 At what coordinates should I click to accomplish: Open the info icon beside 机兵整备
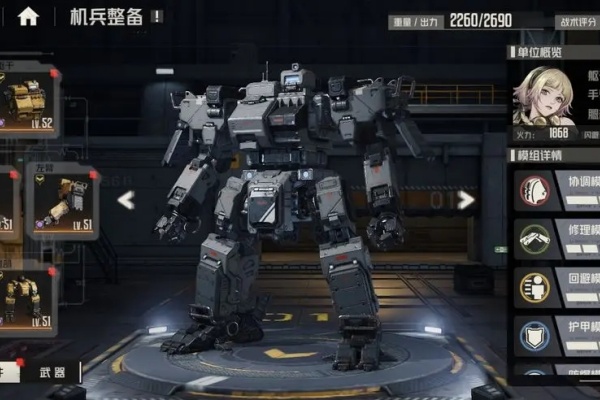point(157,17)
